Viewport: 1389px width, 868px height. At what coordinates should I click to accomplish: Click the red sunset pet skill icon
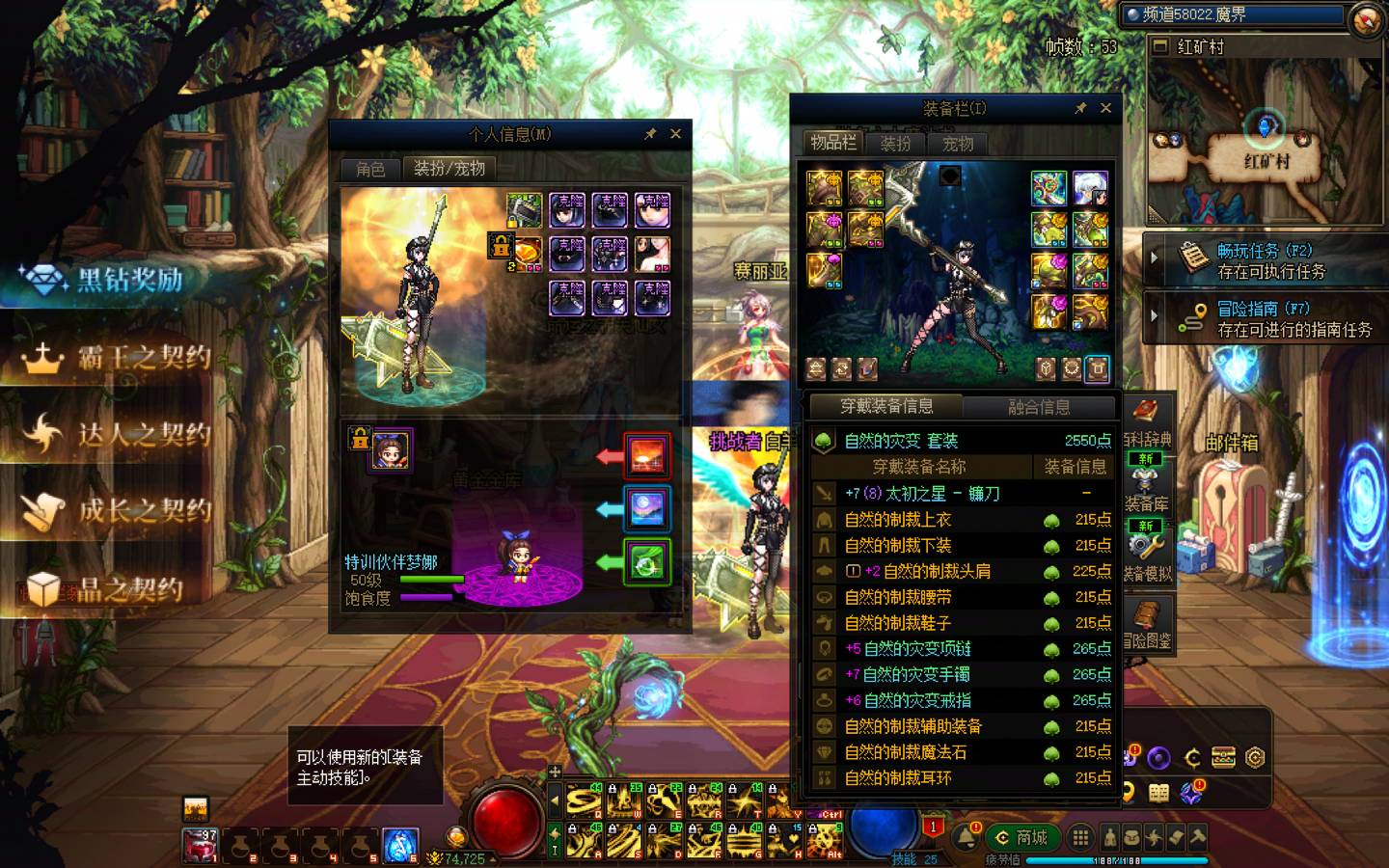[x=646, y=455]
